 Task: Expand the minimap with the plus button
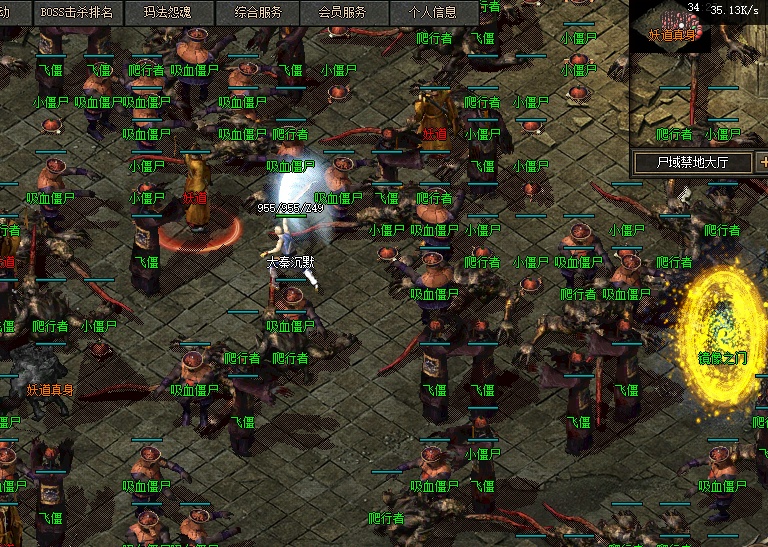(762, 161)
